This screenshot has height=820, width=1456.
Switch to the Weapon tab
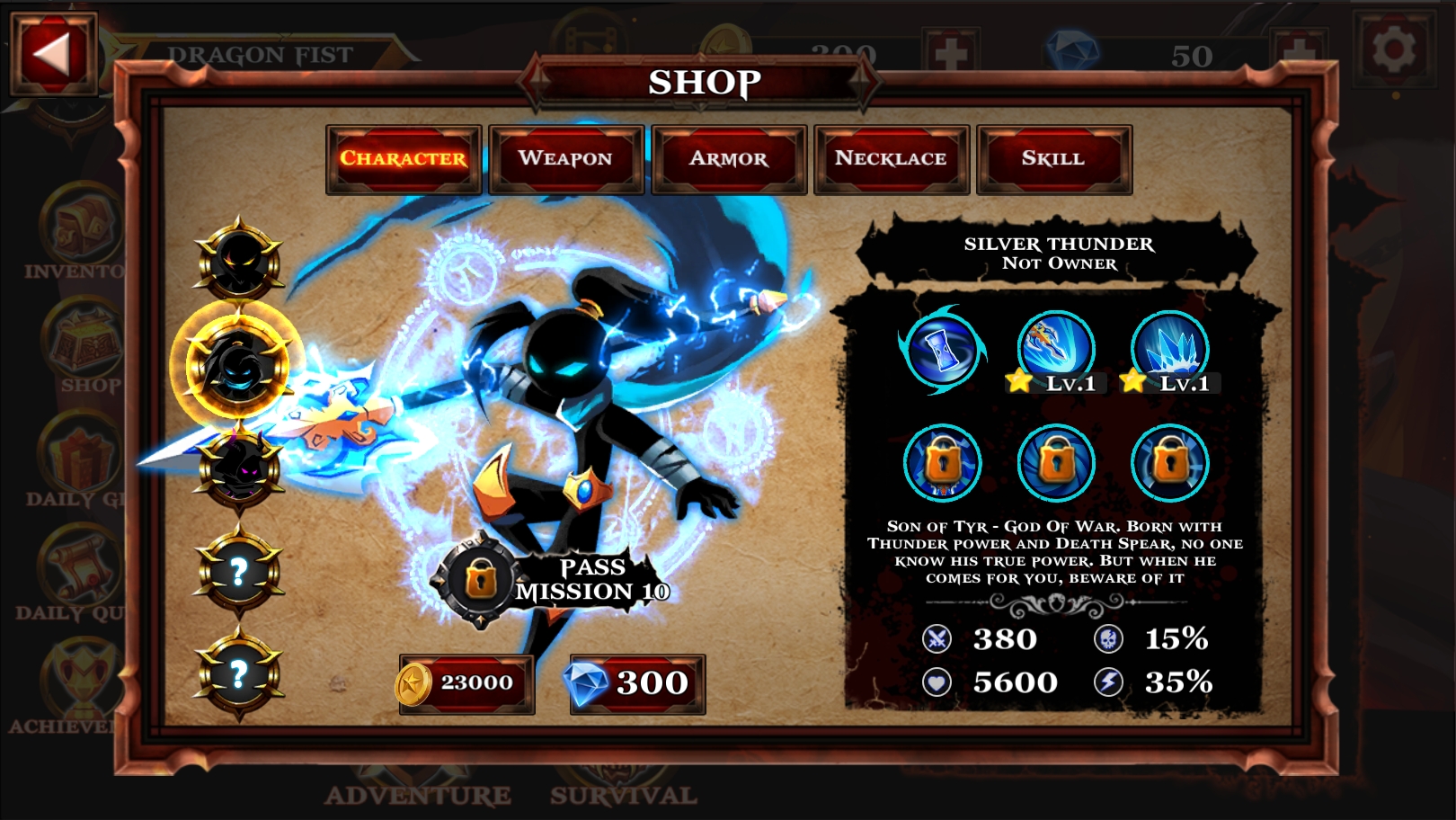pos(564,158)
